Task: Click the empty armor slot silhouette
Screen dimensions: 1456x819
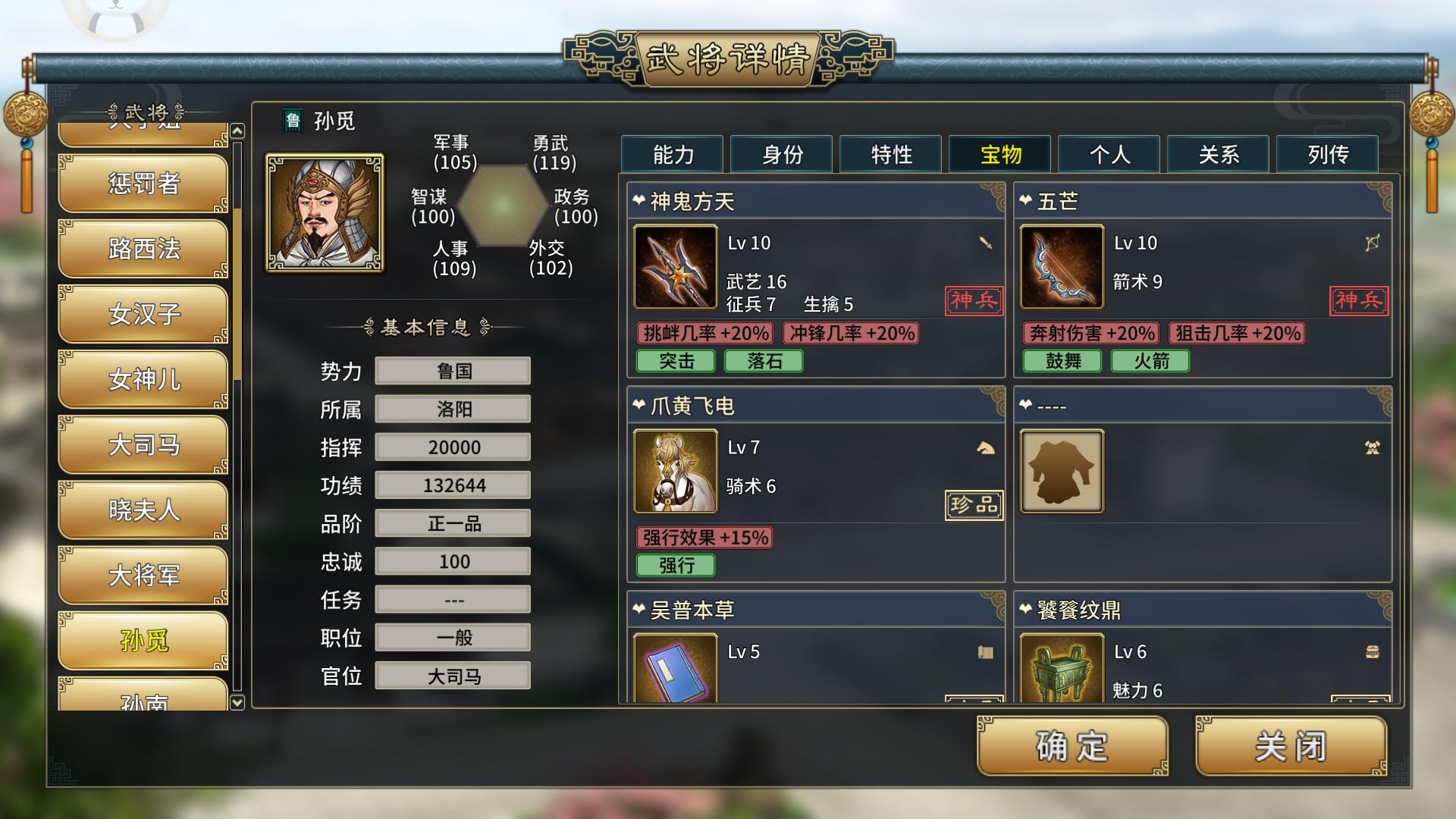Action: pos(1061,470)
